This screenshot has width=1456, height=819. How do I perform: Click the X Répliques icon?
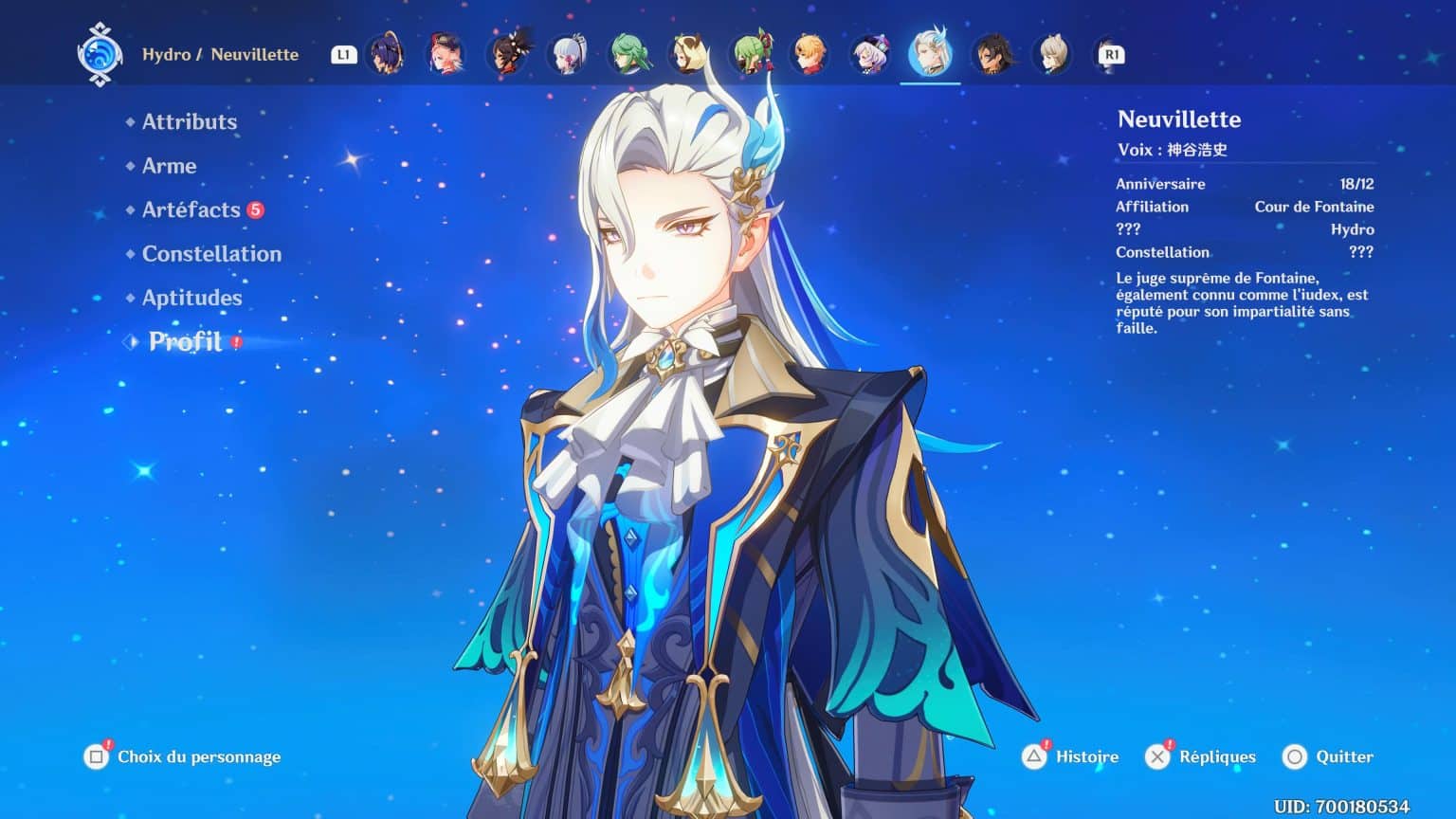pyautogui.click(x=1158, y=756)
